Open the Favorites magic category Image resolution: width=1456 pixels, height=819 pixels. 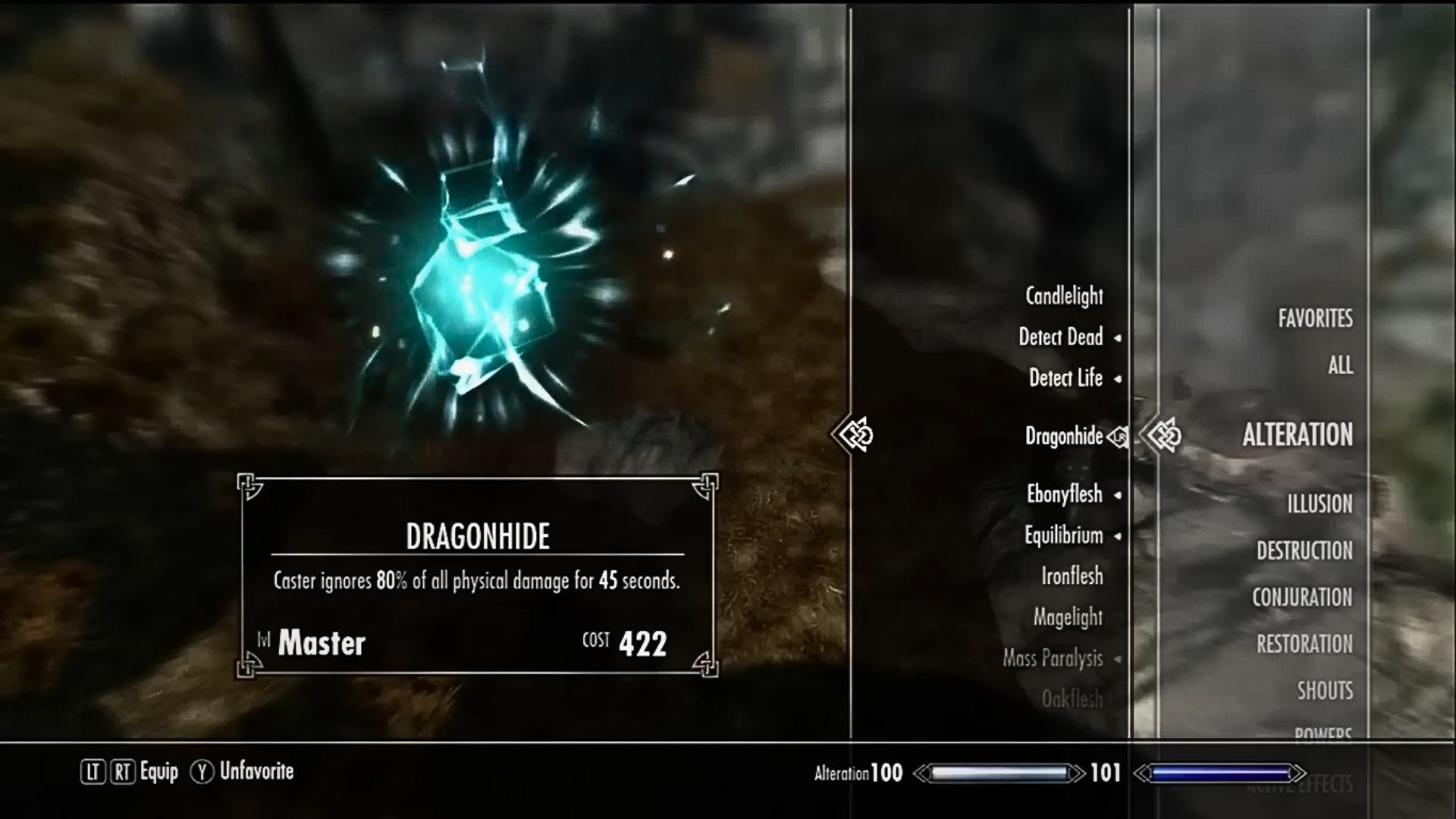coord(1315,318)
